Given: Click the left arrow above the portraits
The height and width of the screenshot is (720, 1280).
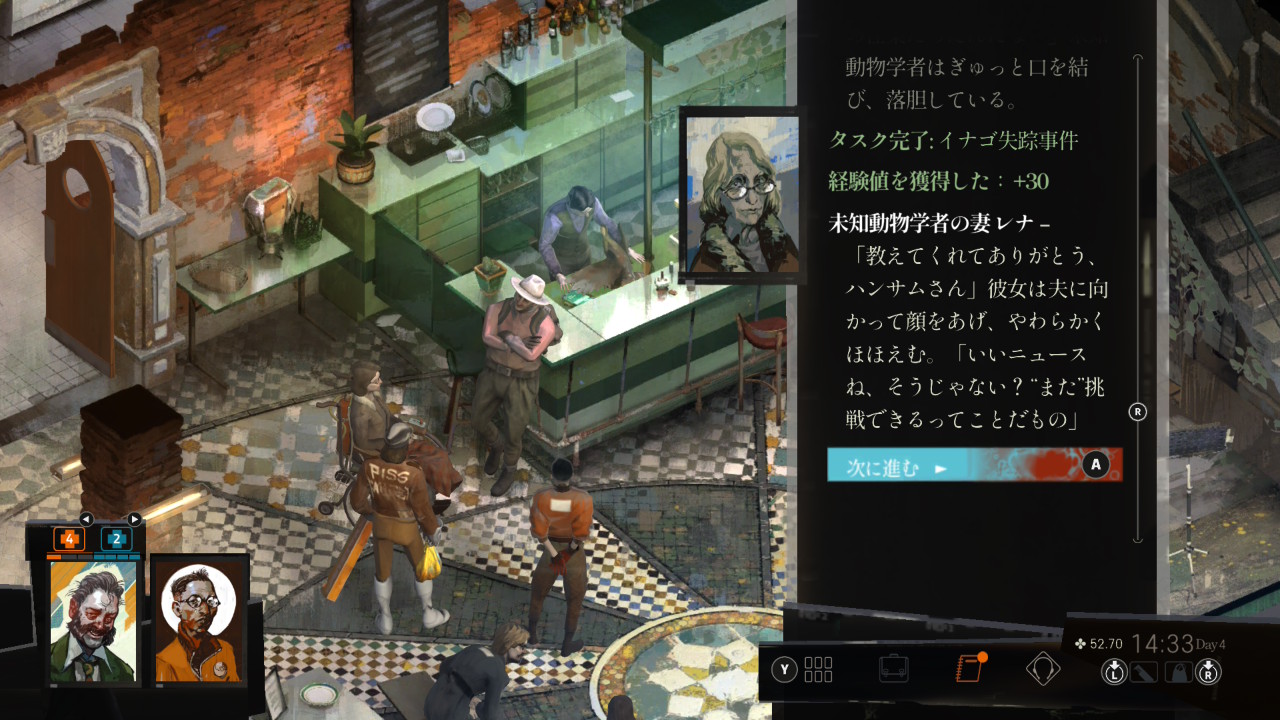Looking at the screenshot, I should point(86,519).
